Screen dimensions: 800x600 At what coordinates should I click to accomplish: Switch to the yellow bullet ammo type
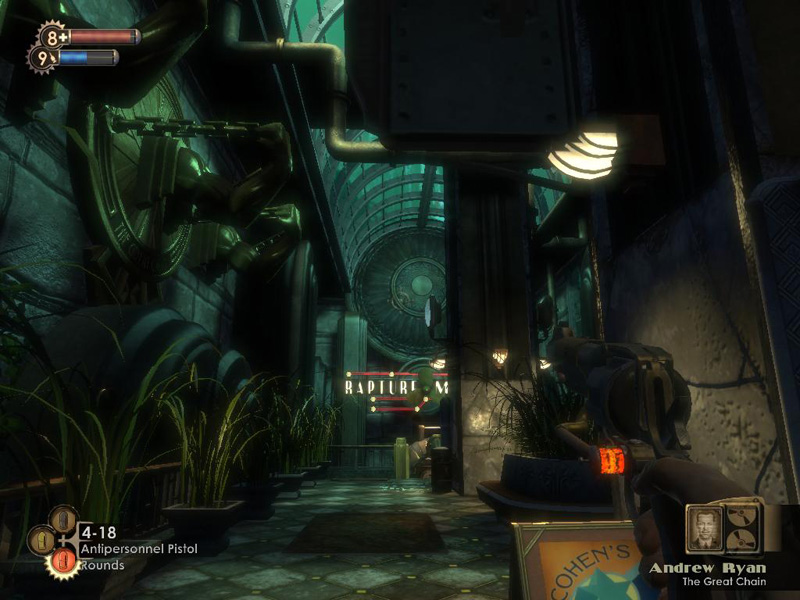(40, 541)
